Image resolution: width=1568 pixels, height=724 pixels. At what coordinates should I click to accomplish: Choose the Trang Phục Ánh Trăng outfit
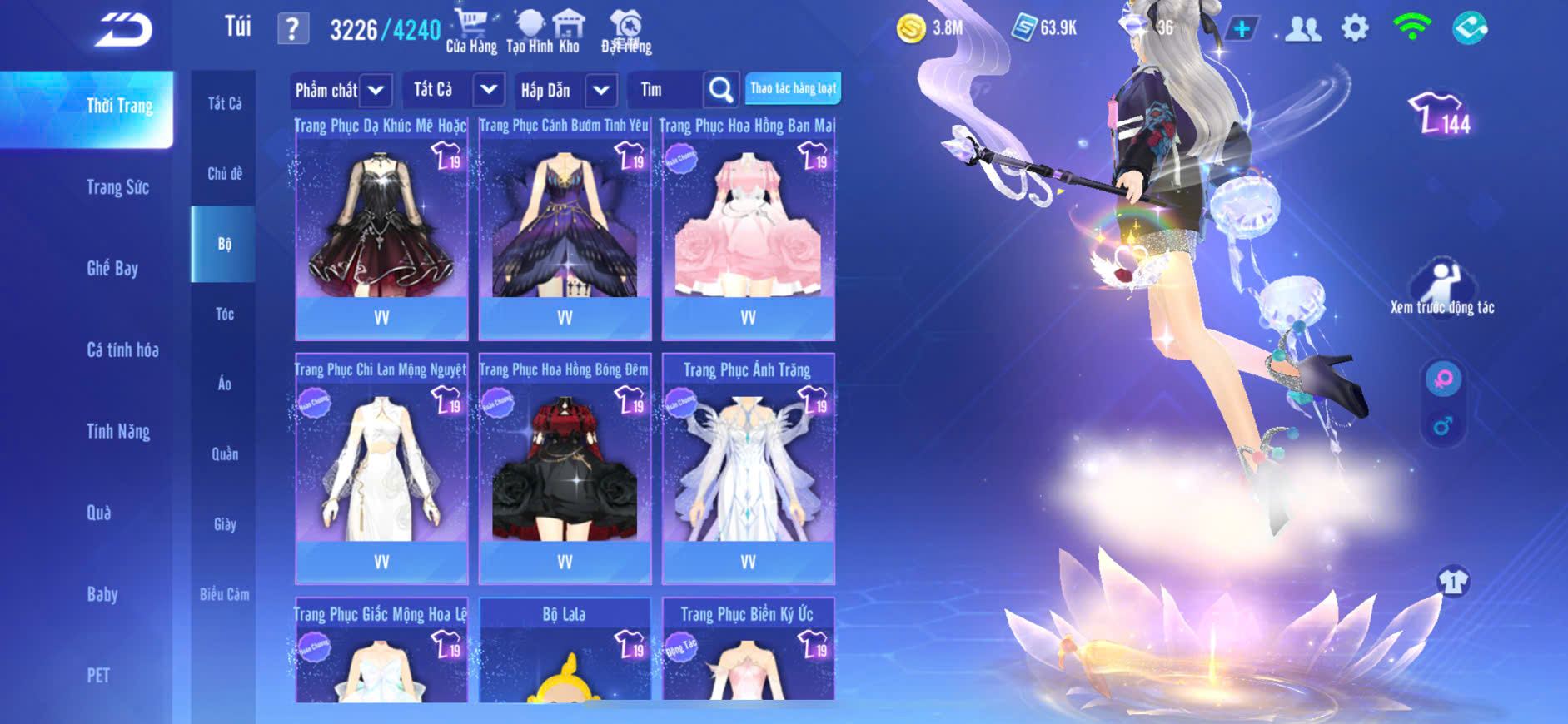tap(748, 470)
